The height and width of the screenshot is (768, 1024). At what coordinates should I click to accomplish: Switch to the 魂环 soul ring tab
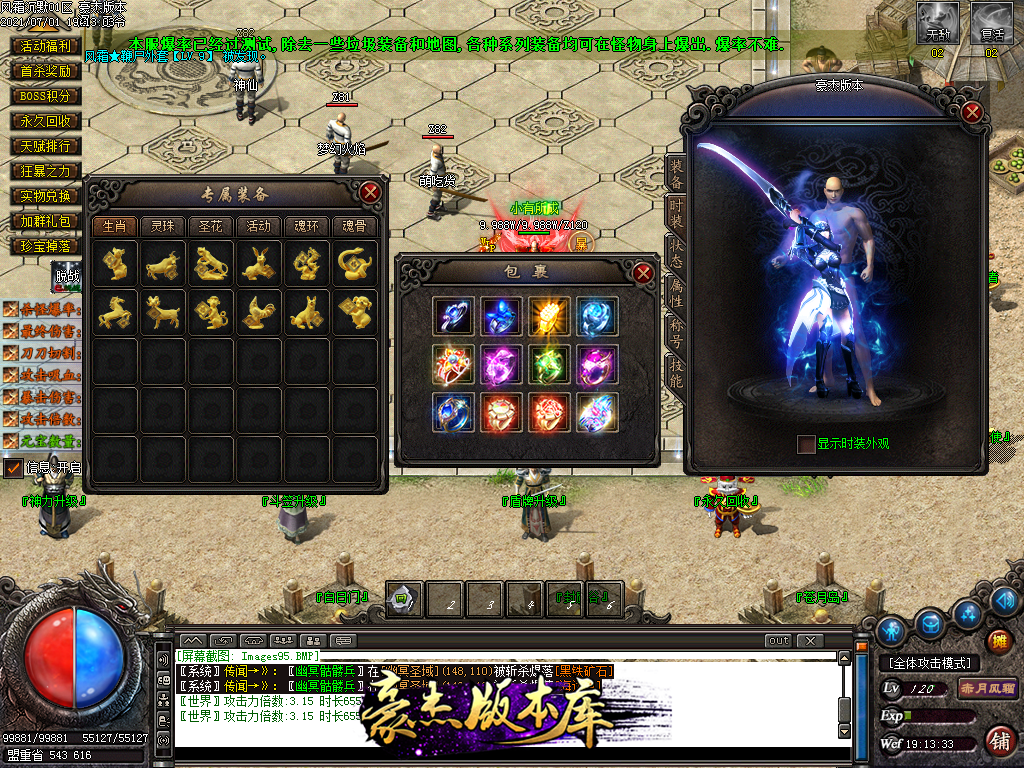[x=306, y=226]
